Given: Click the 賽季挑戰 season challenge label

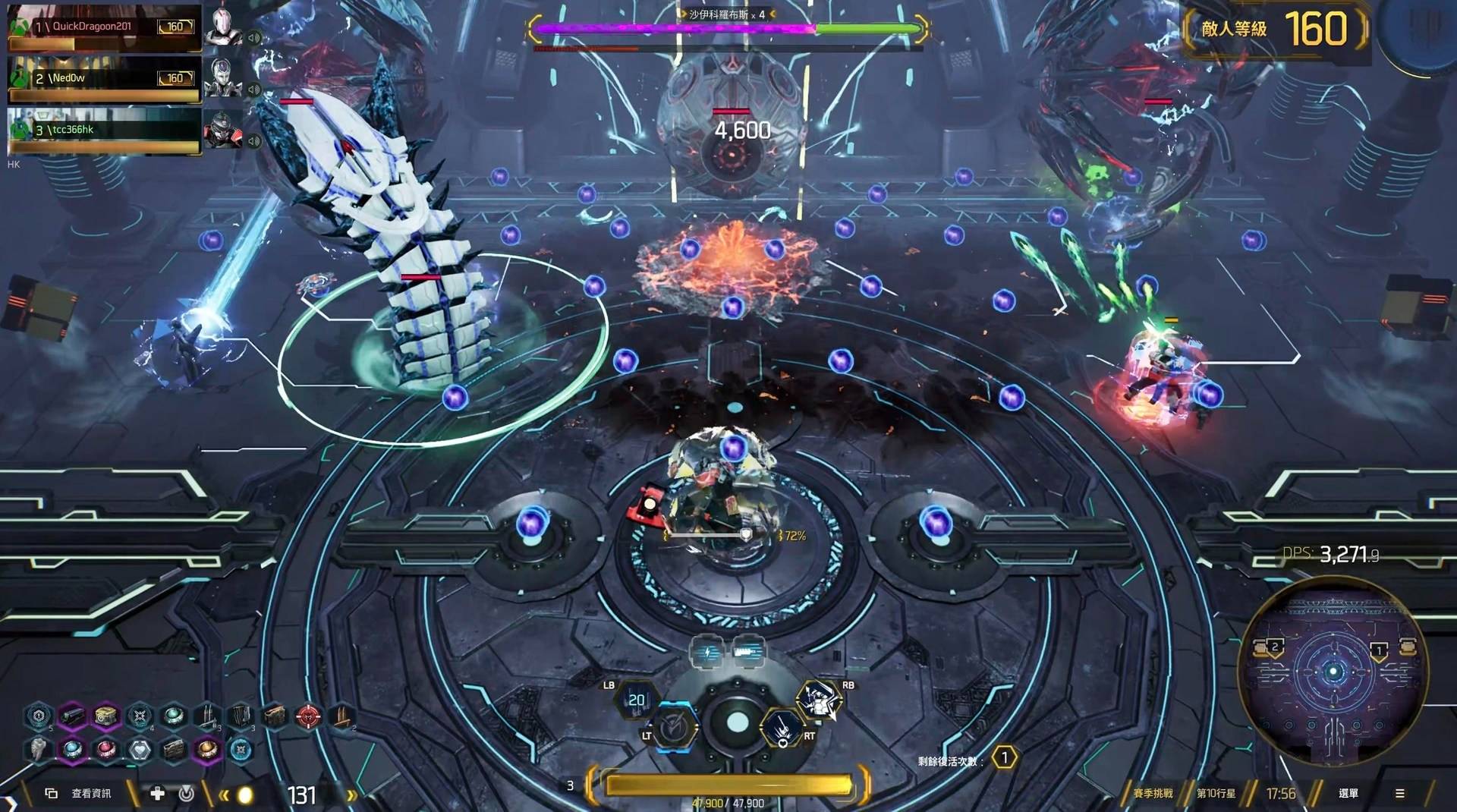Looking at the screenshot, I should [1152, 793].
